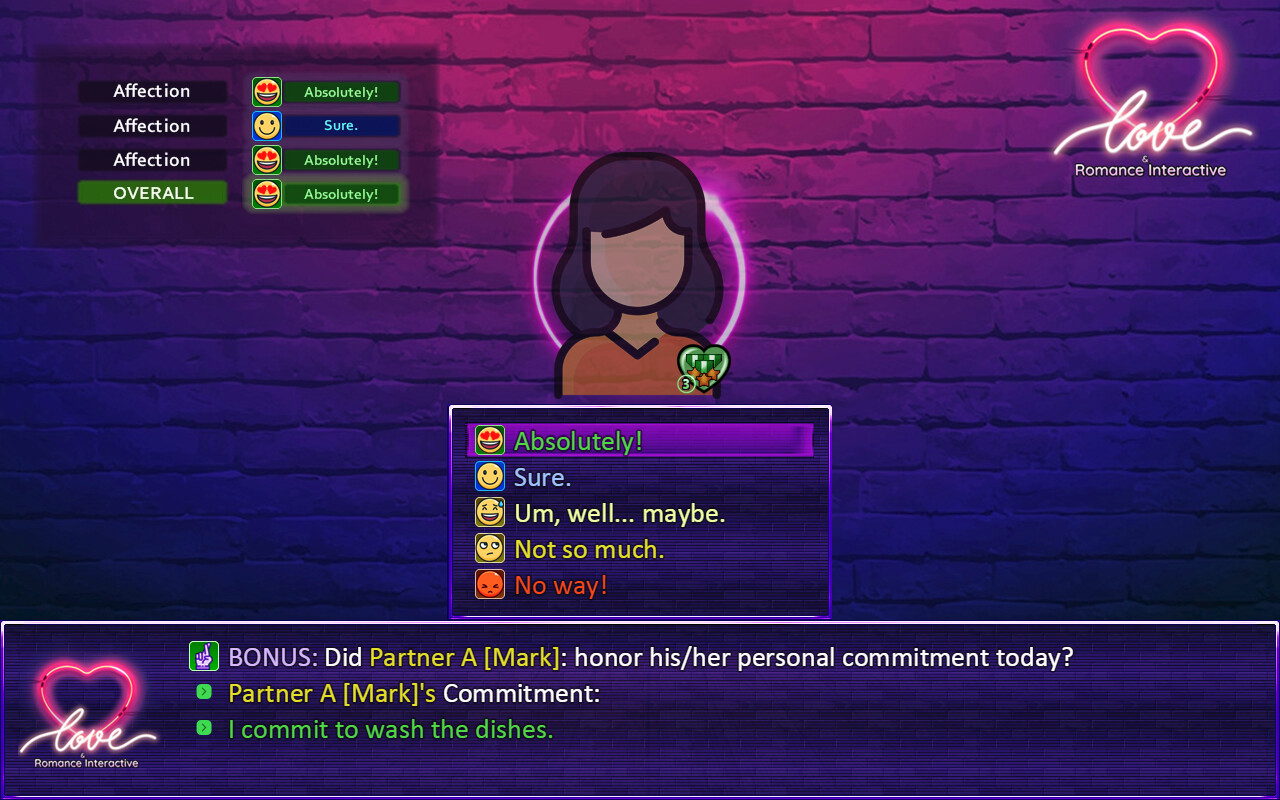
Task: Click the skeptical emoji beside 'Not so much.'
Action: click(490, 548)
